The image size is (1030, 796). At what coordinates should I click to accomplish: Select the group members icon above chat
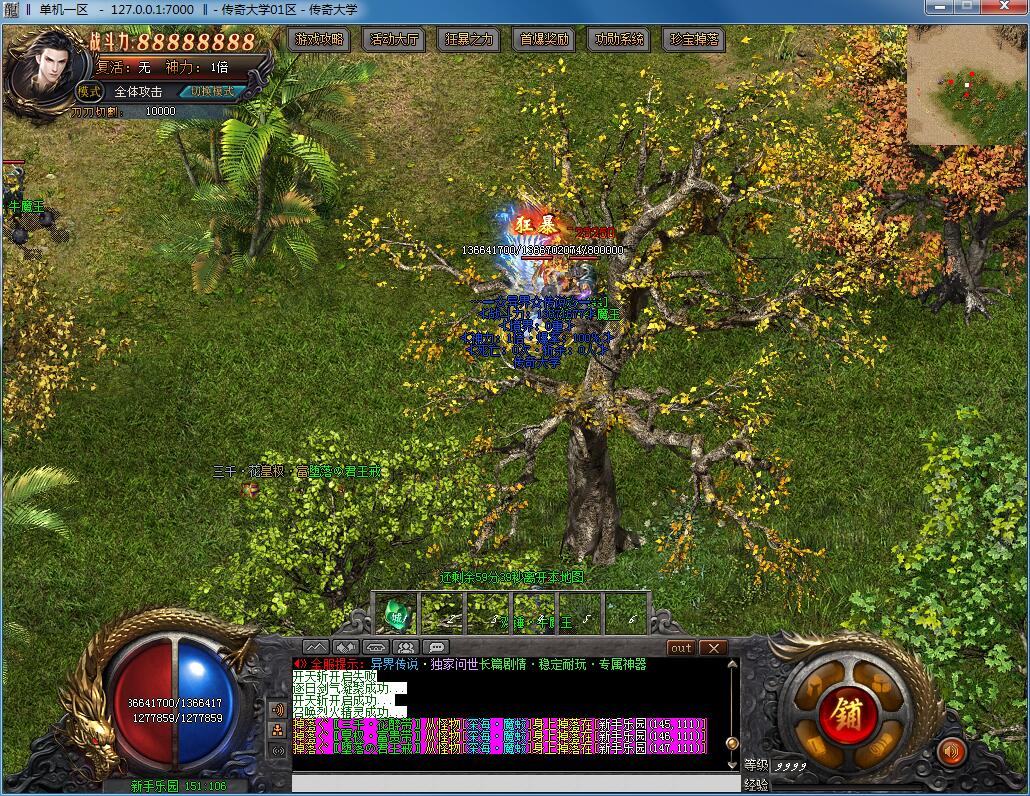click(x=406, y=648)
